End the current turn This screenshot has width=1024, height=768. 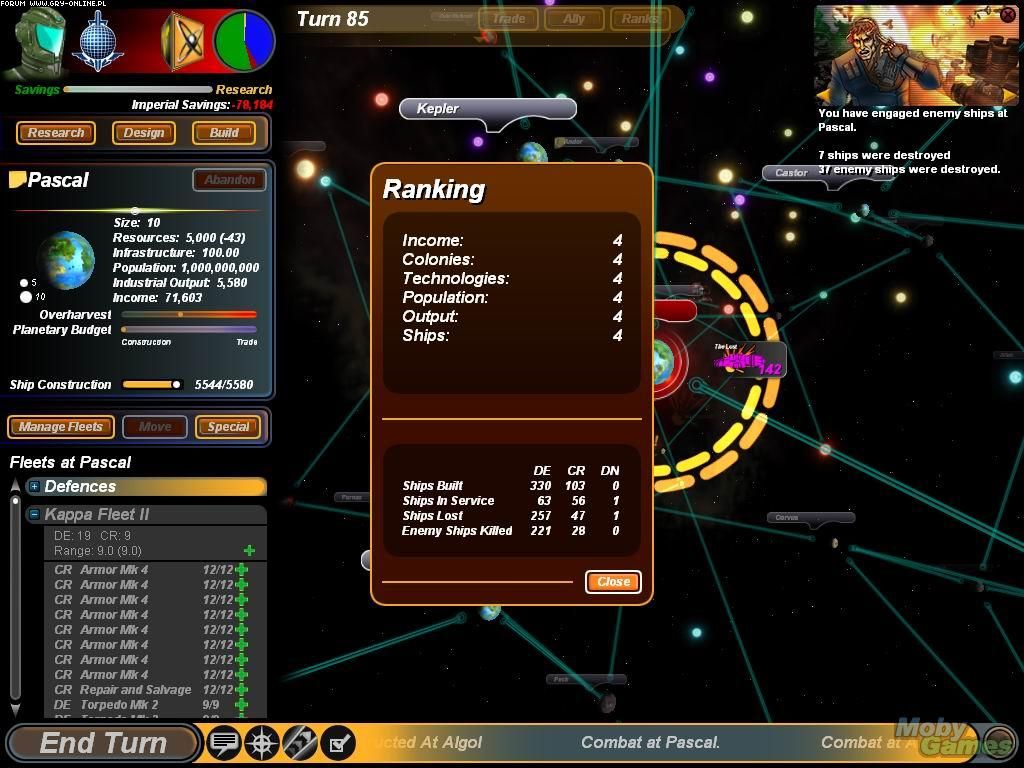pos(103,743)
